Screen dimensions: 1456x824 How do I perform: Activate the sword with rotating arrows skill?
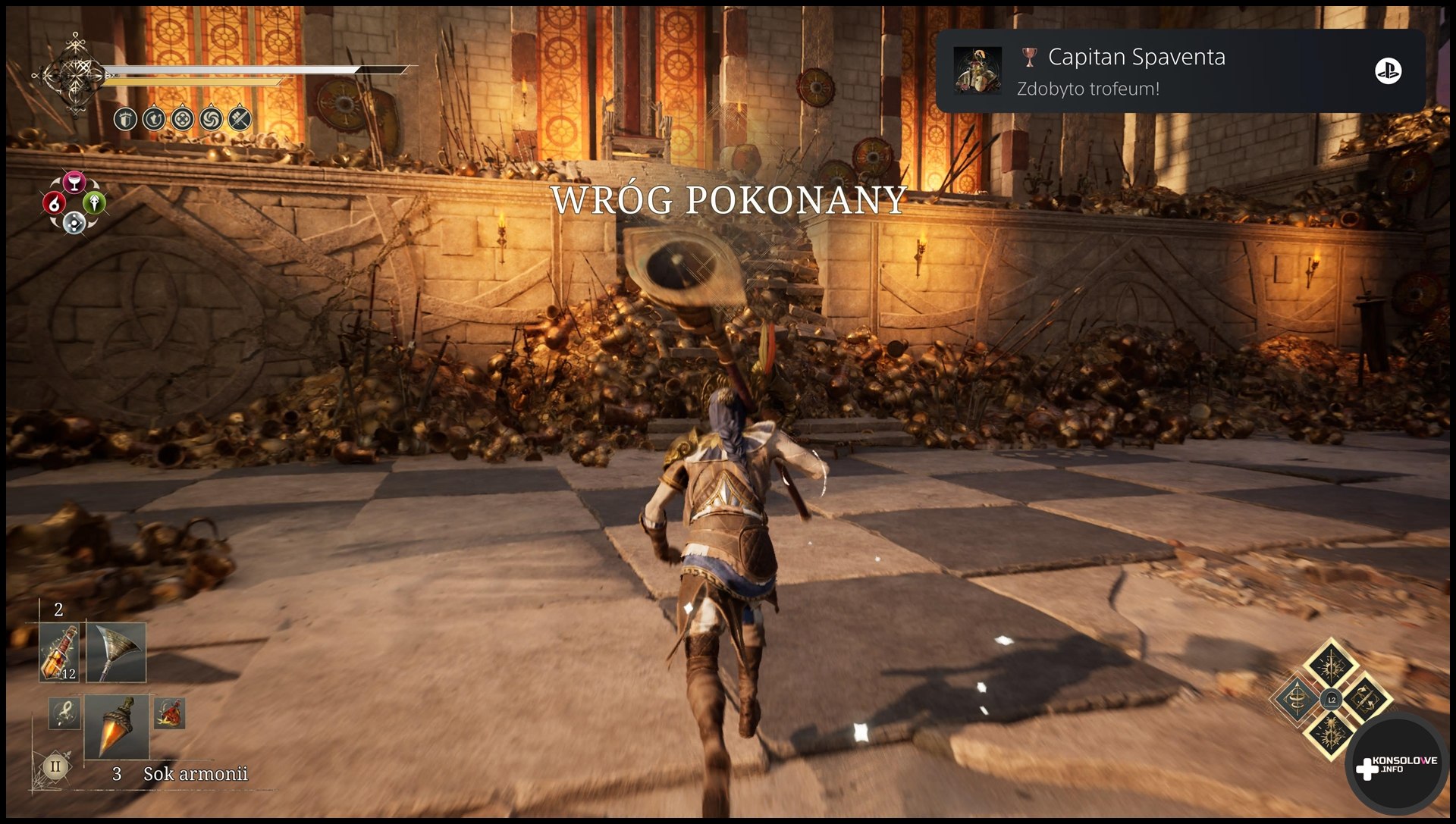(x=1366, y=700)
